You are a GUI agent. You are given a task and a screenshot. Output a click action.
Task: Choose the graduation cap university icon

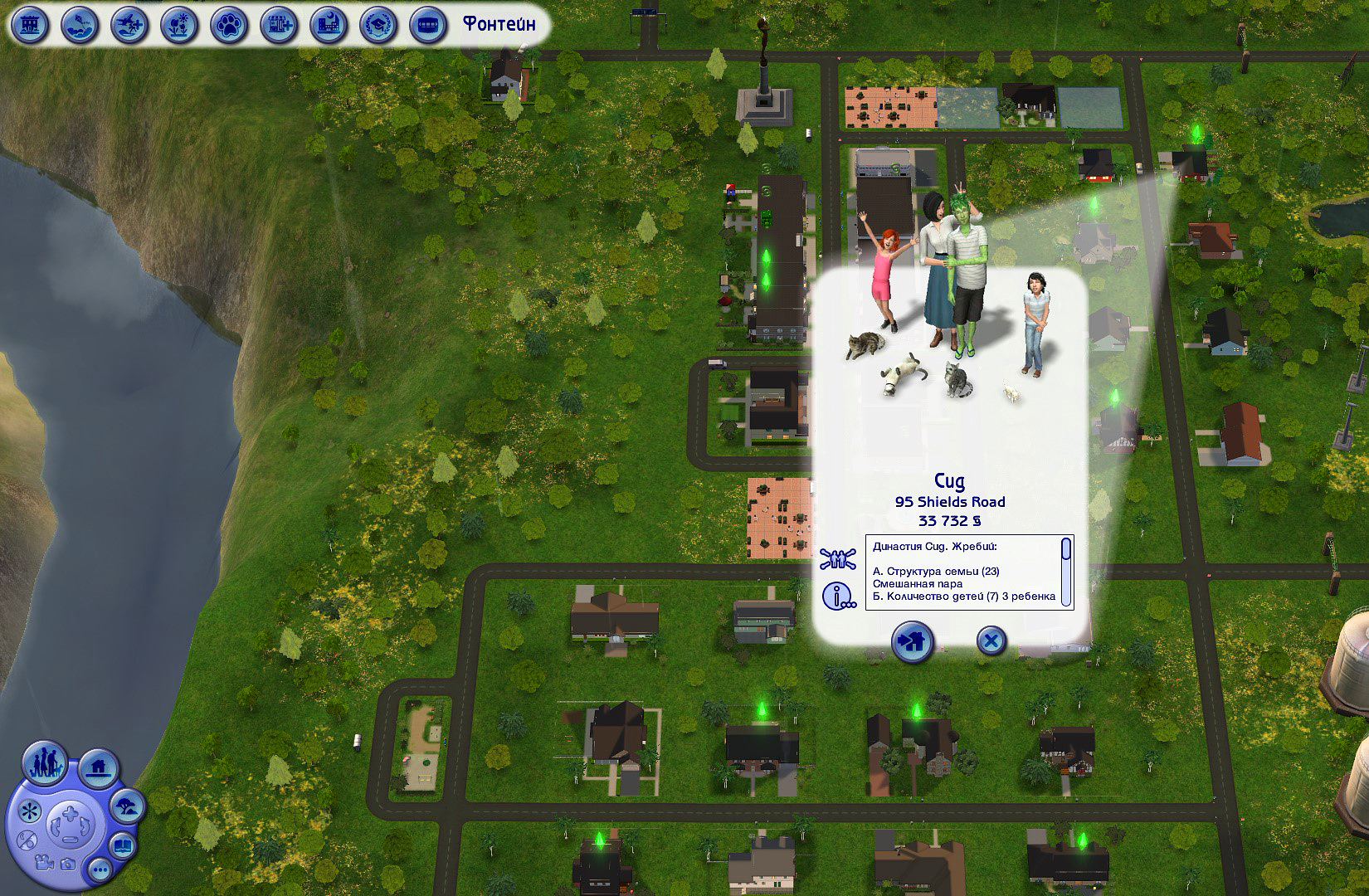point(378,25)
